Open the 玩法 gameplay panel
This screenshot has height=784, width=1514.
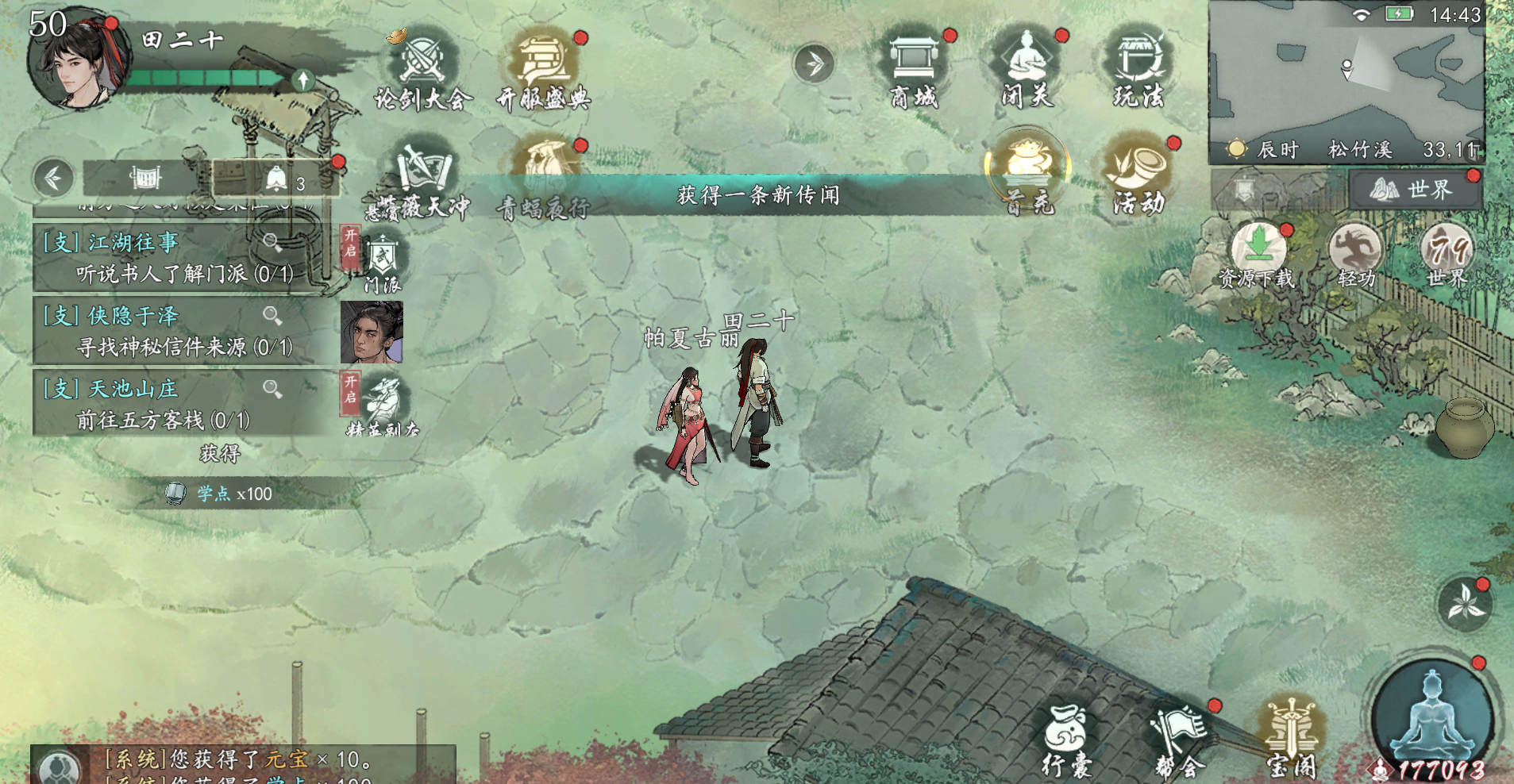point(1137,67)
